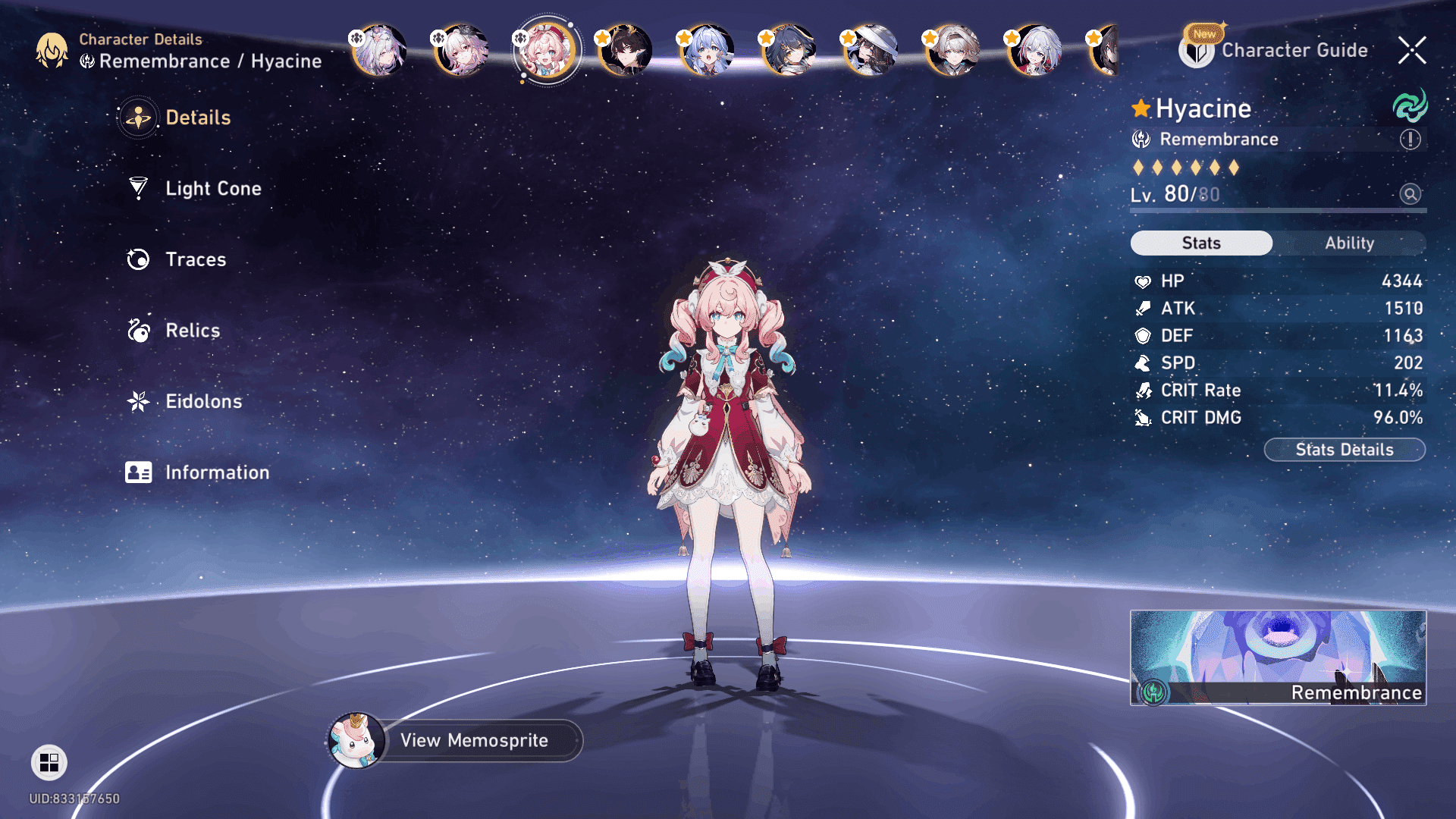Open the Light Cone menu entry
The width and height of the screenshot is (1456, 819).
click(x=212, y=188)
